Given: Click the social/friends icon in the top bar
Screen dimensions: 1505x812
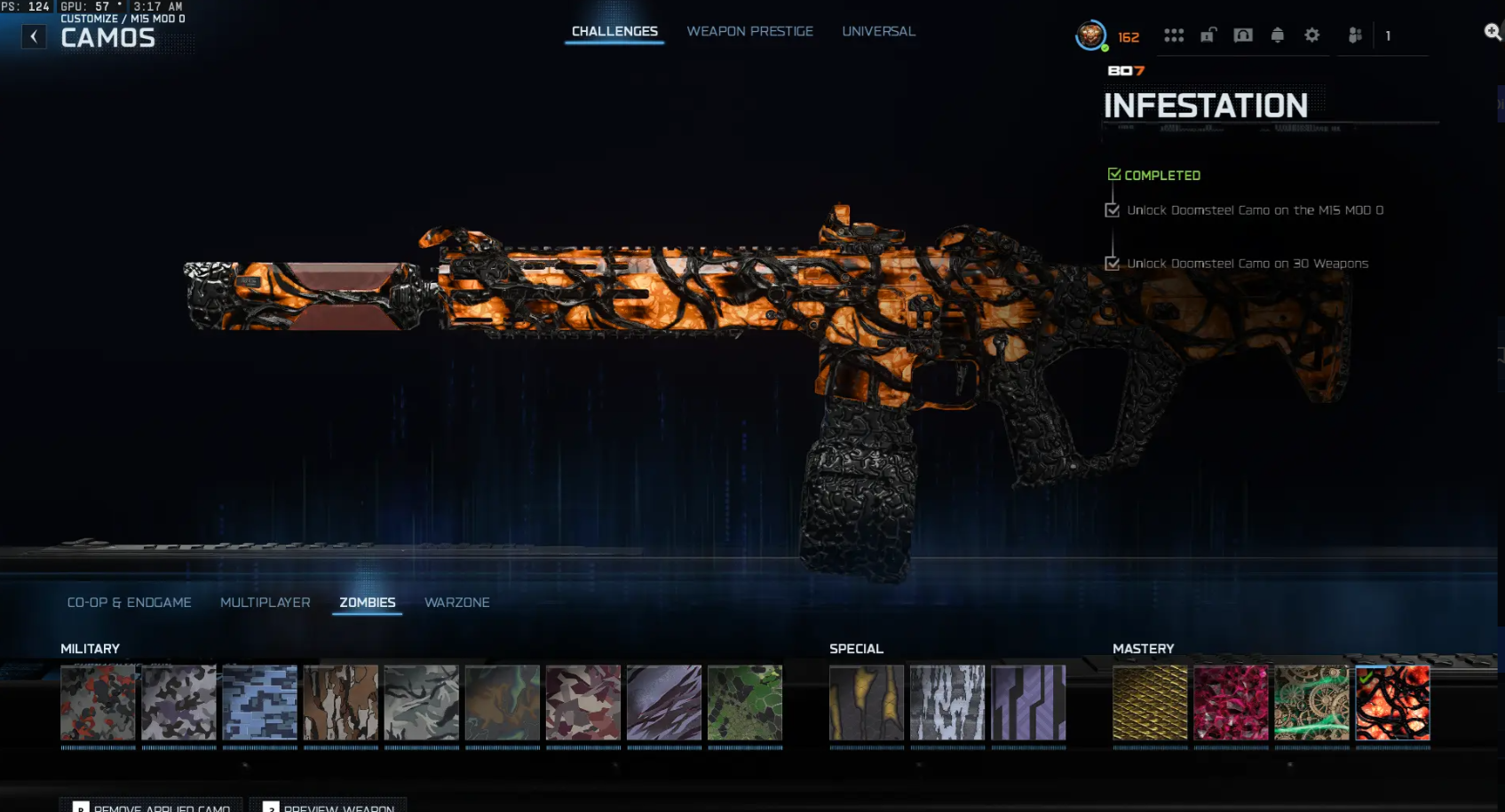Looking at the screenshot, I should coord(1354,35).
